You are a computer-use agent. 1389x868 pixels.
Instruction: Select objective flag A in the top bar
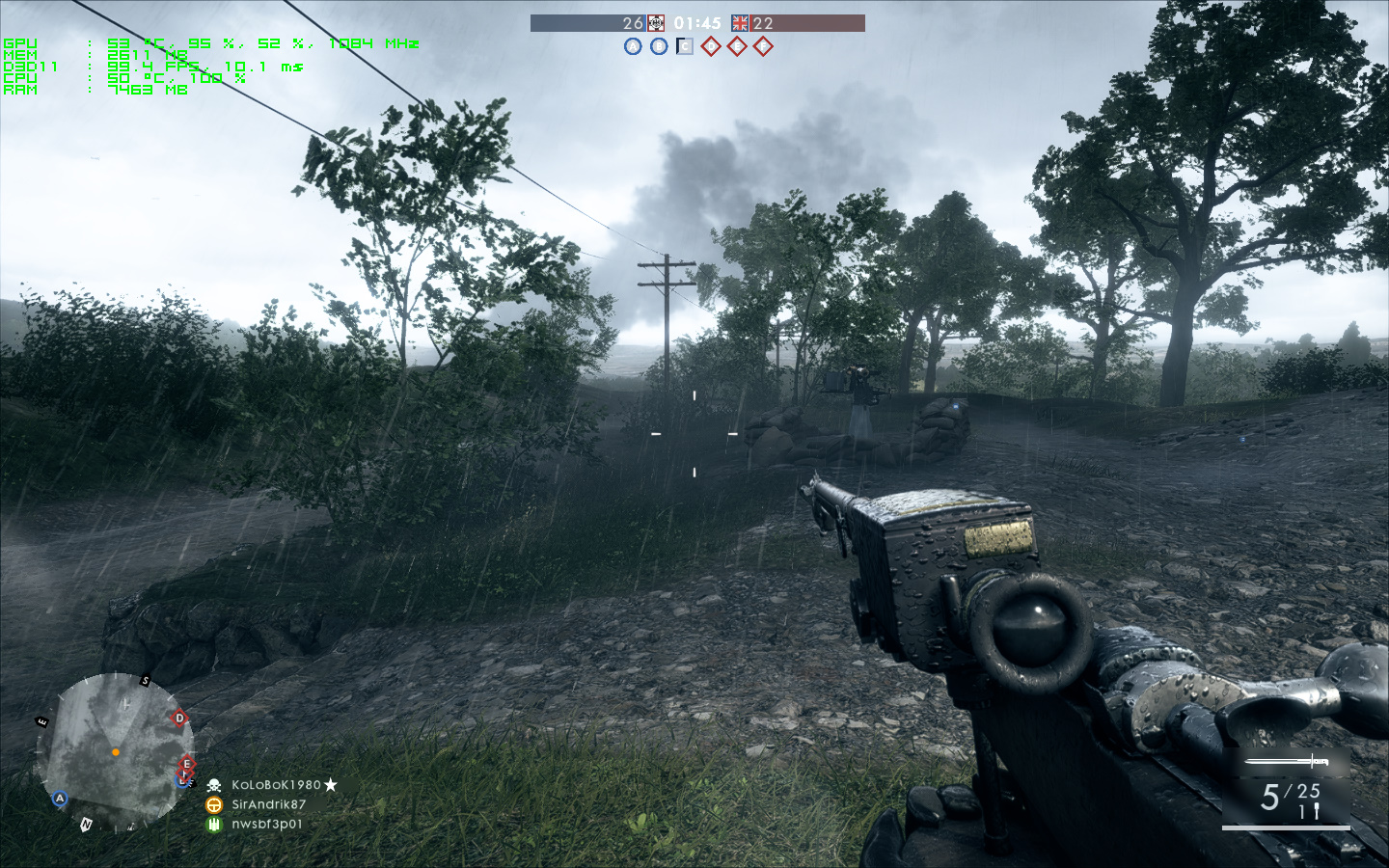click(x=633, y=46)
